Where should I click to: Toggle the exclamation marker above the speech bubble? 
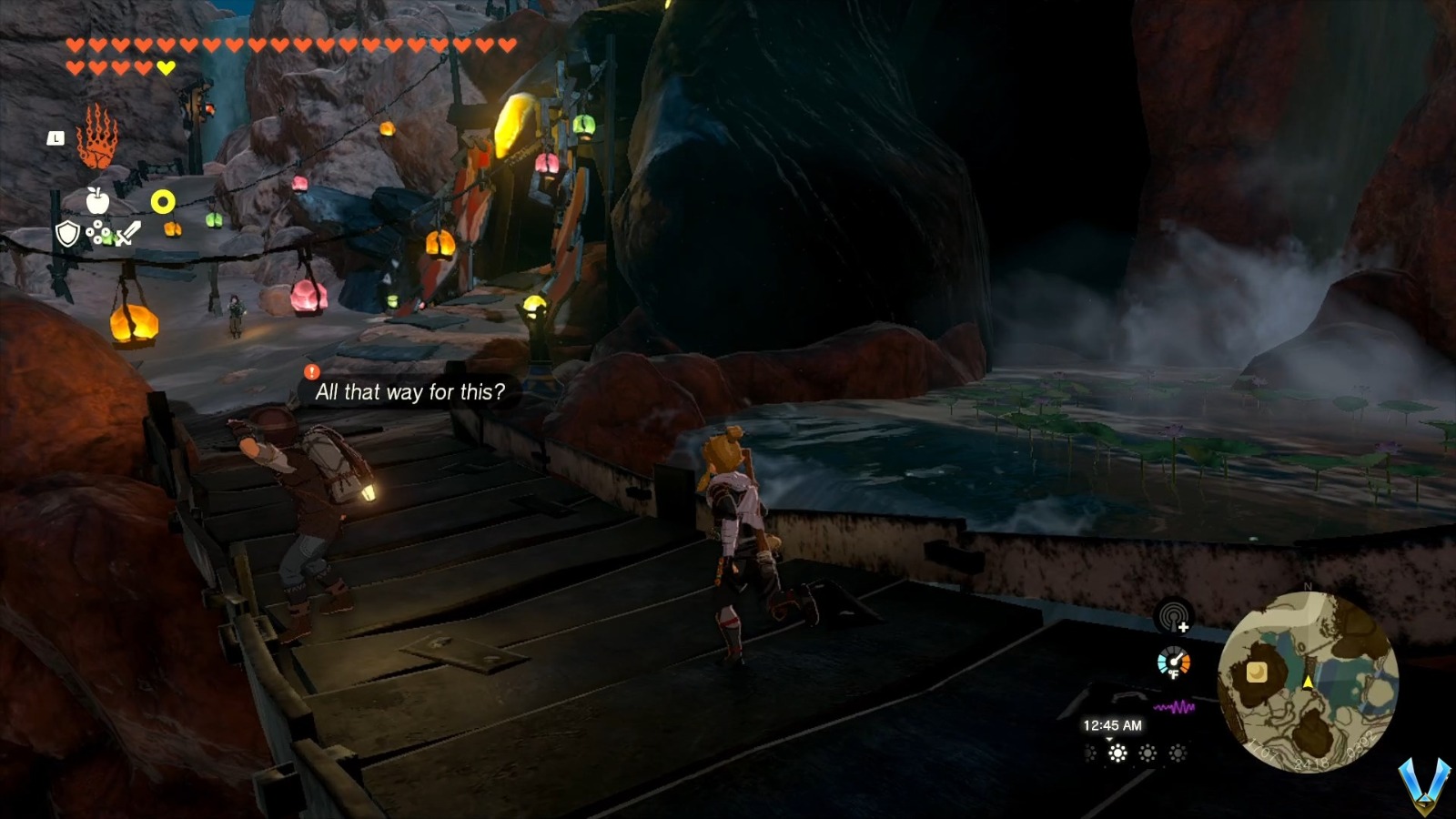tap(311, 371)
